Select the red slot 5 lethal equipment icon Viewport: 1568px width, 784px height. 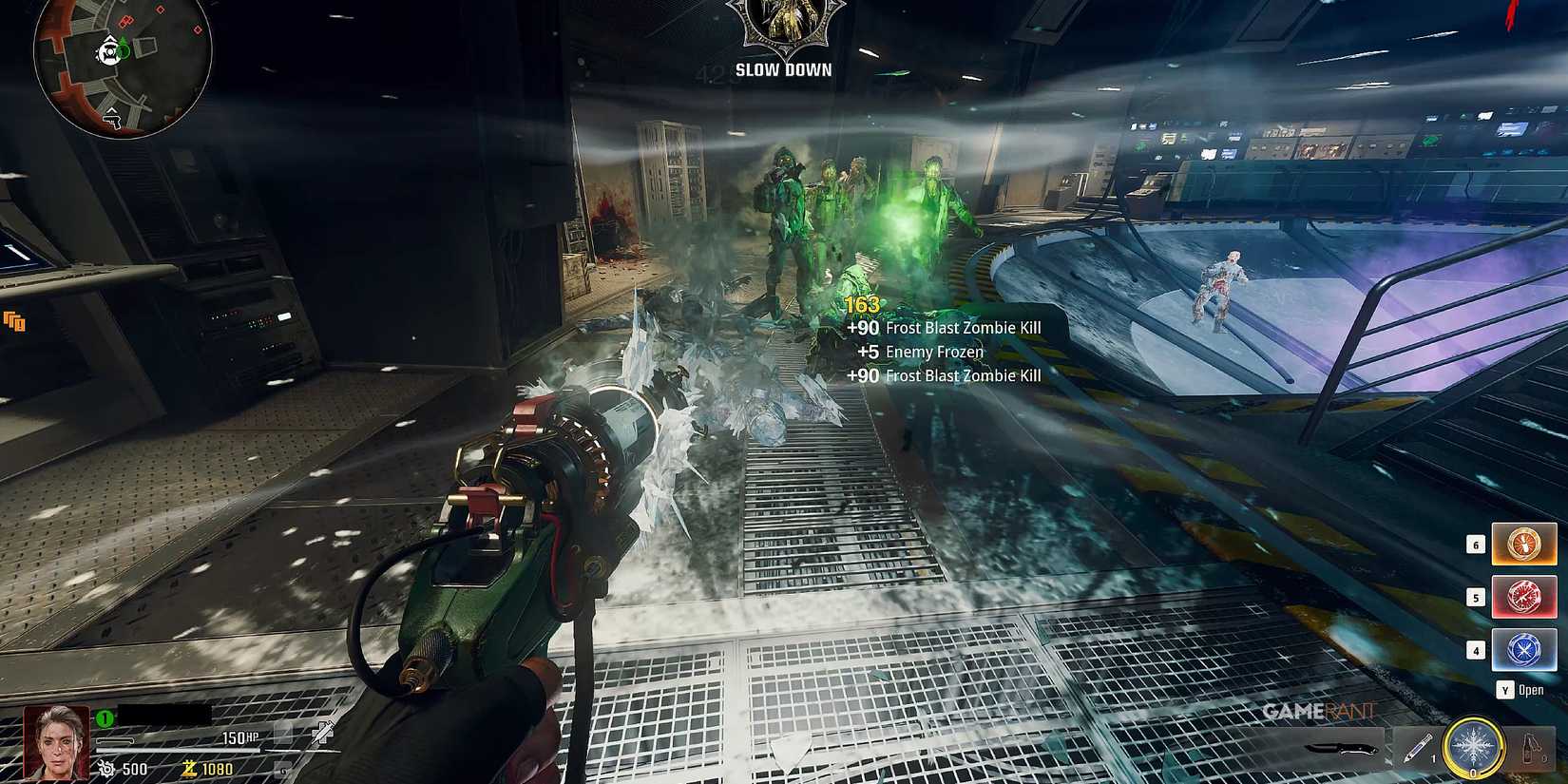pyautogui.click(x=1524, y=597)
